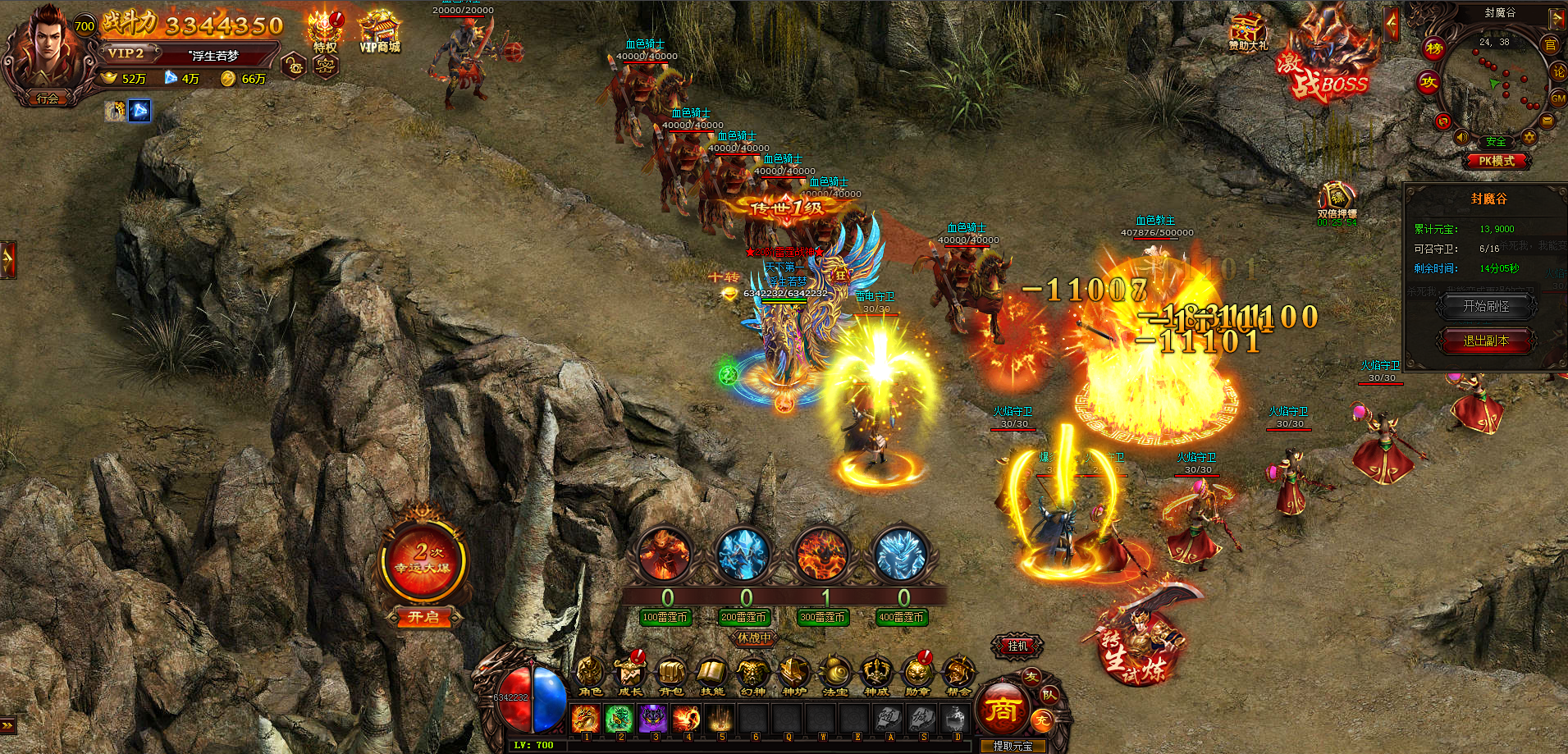
Task: Open settings gear below the minimap
Action: pos(1529,137)
